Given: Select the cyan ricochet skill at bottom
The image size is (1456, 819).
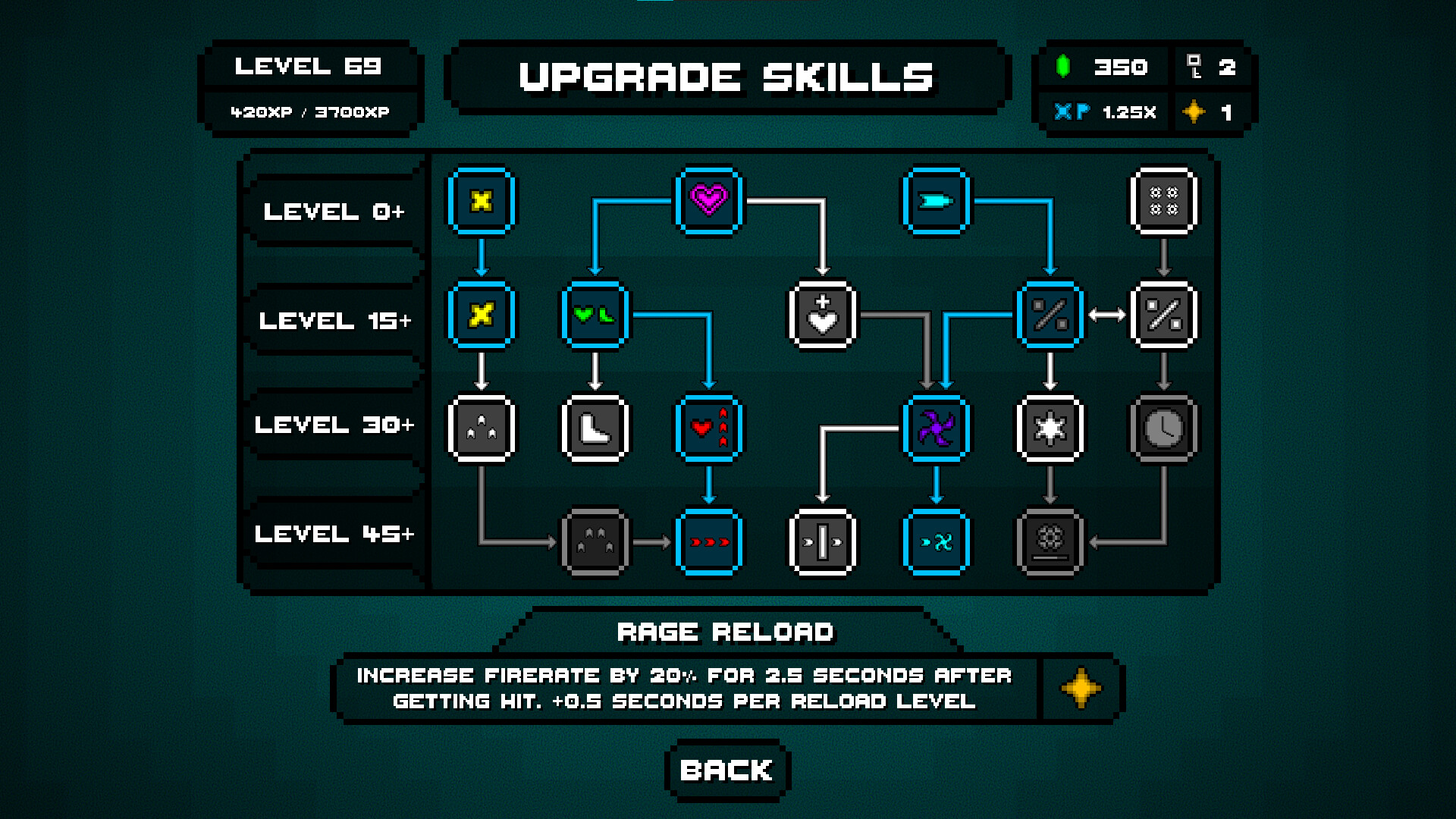Looking at the screenshot, I should pyautogui.click(x=937, y=543).
